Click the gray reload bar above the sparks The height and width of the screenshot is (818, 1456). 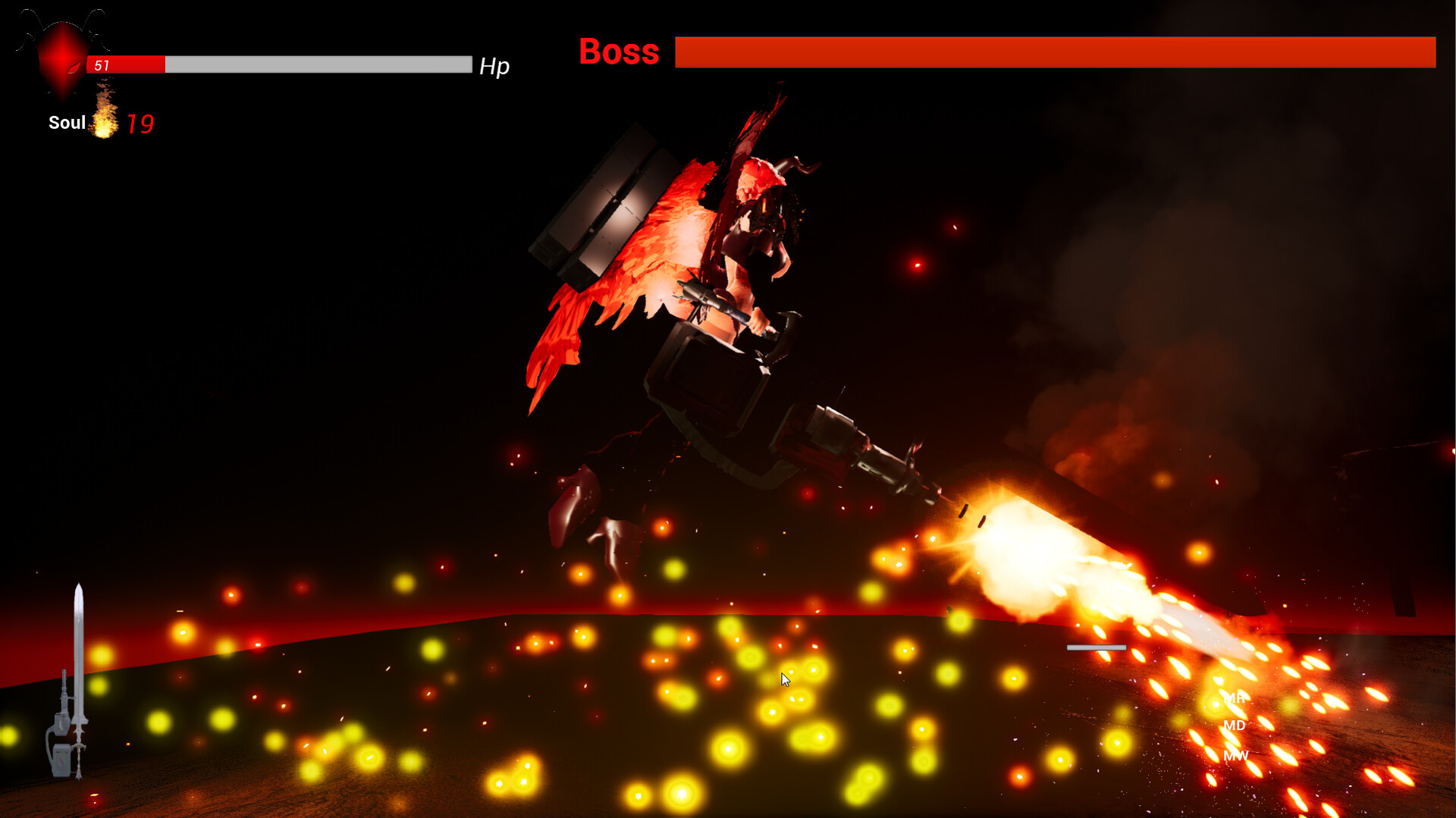coord(1096,647)
